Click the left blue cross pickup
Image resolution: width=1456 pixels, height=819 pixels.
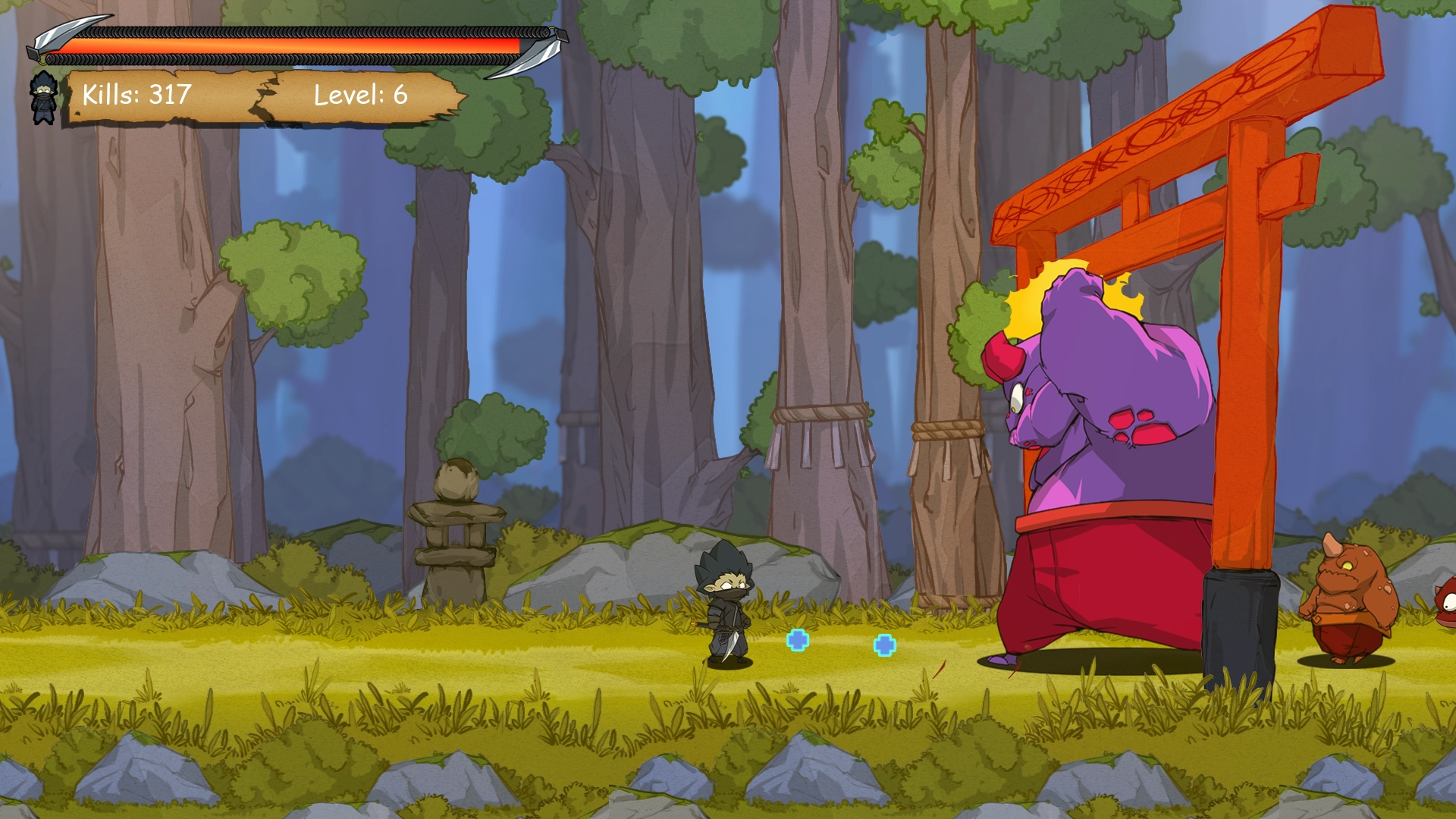(x=798, y=641)
